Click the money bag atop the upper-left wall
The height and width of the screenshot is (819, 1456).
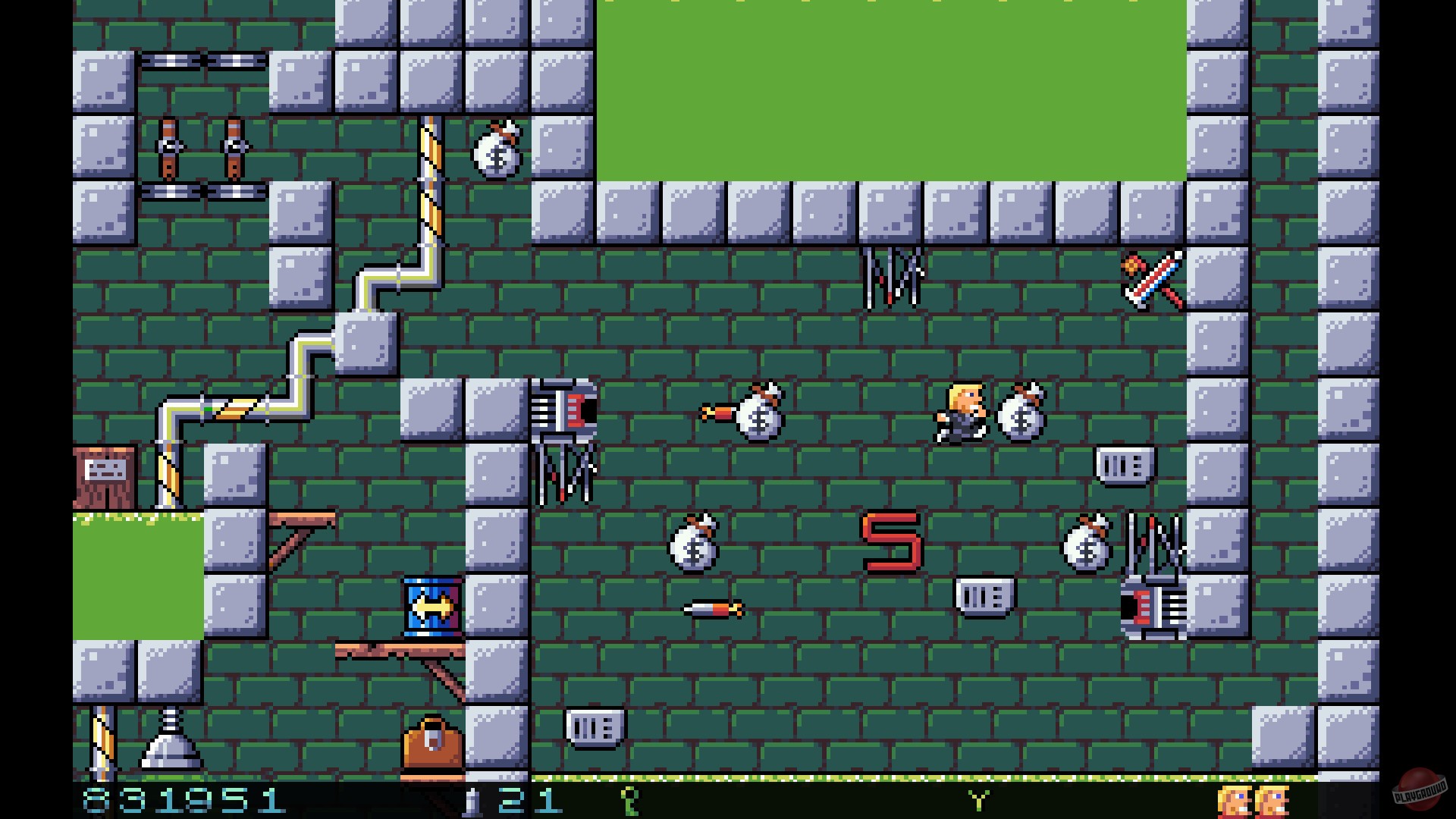(497, 152)
